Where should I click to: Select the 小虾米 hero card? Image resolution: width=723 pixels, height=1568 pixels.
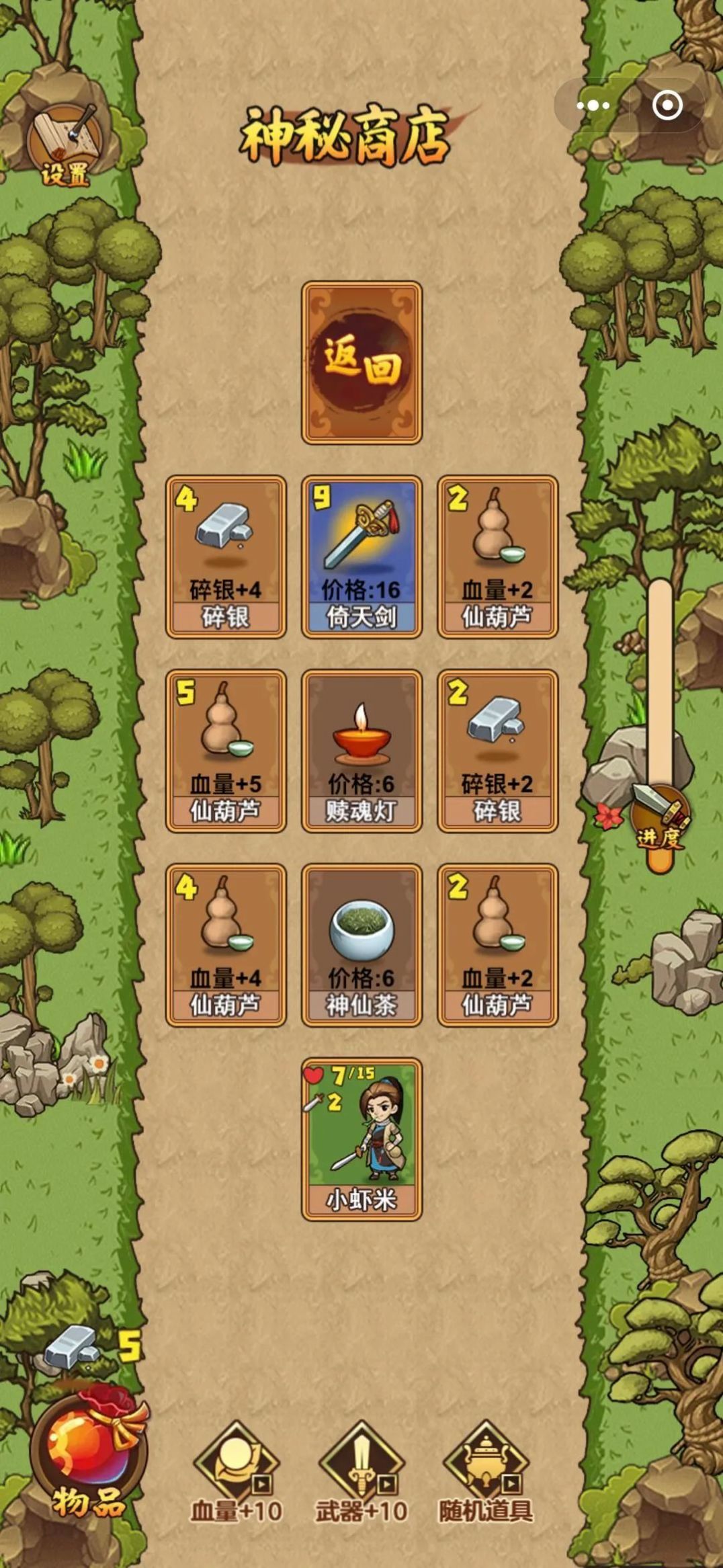(x=361, y=1139)
